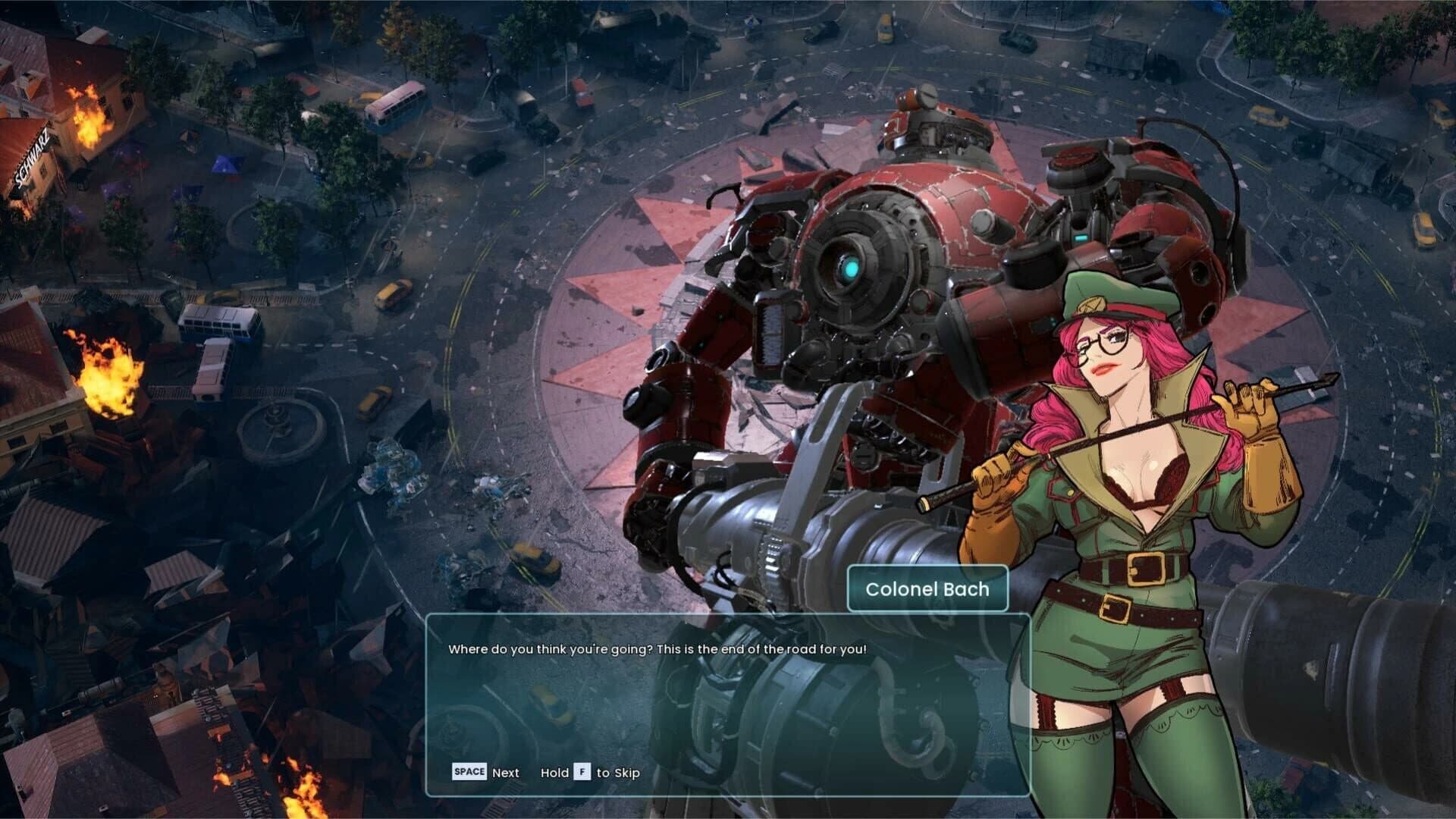This screenshot has height=819, width=1456.
Task: Click Next beside the SPACE prompt
Action: pos(505,772)
